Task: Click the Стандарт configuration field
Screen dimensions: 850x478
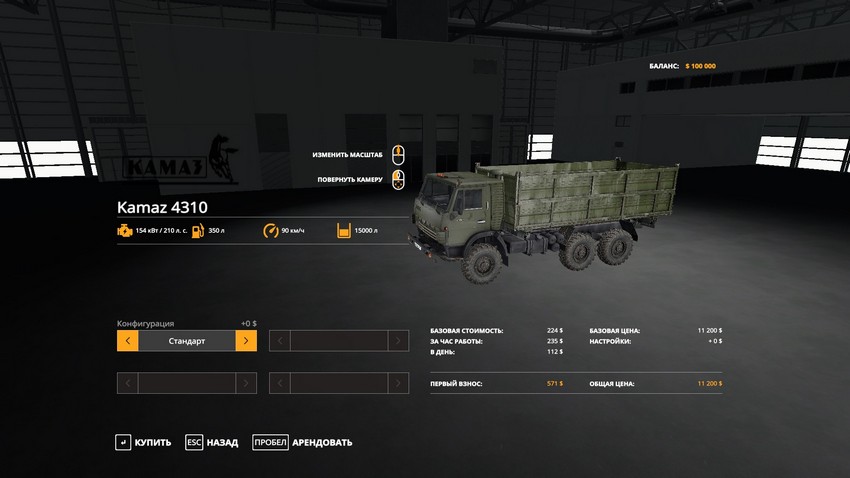Action: pyautogui.click(x=187, y=341)
